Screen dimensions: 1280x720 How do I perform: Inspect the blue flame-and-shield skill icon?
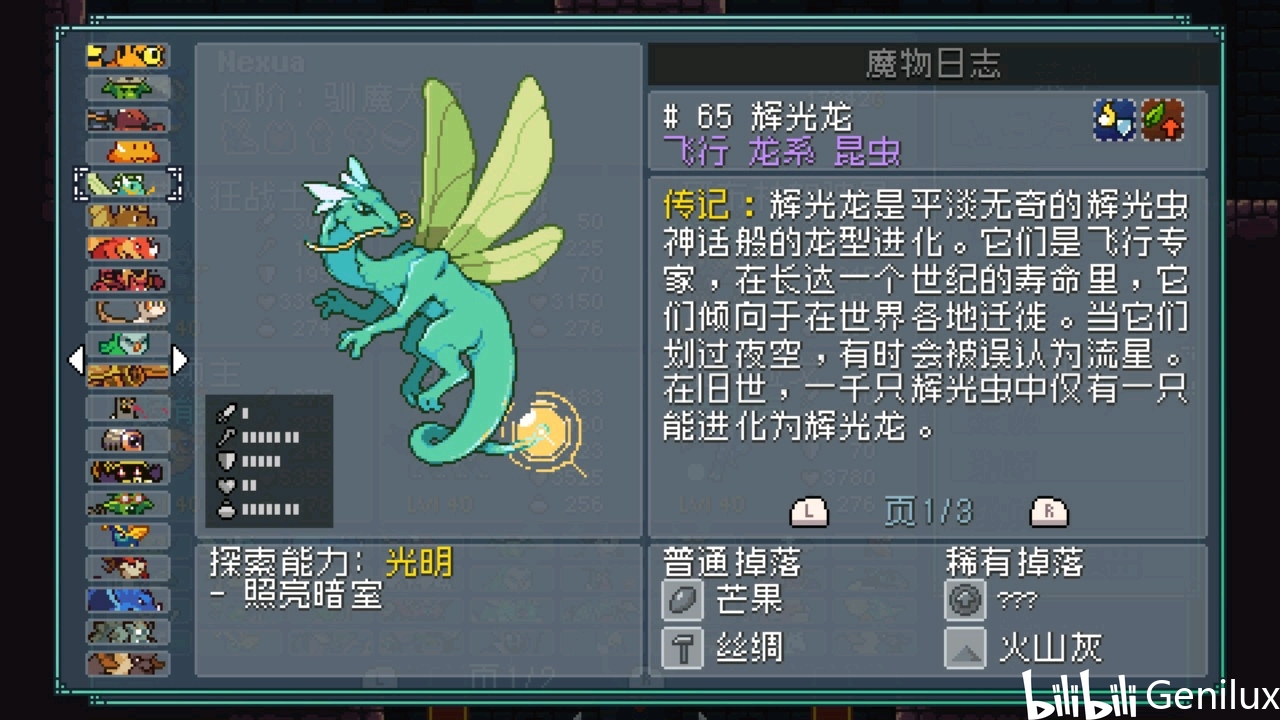pyautogui.click(x=1114, y=120)
